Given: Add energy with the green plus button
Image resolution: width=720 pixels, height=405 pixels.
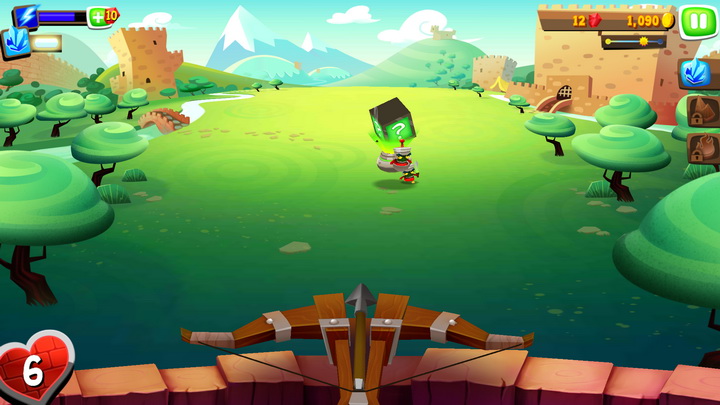Looking at the screenshot, I should 102,16.
